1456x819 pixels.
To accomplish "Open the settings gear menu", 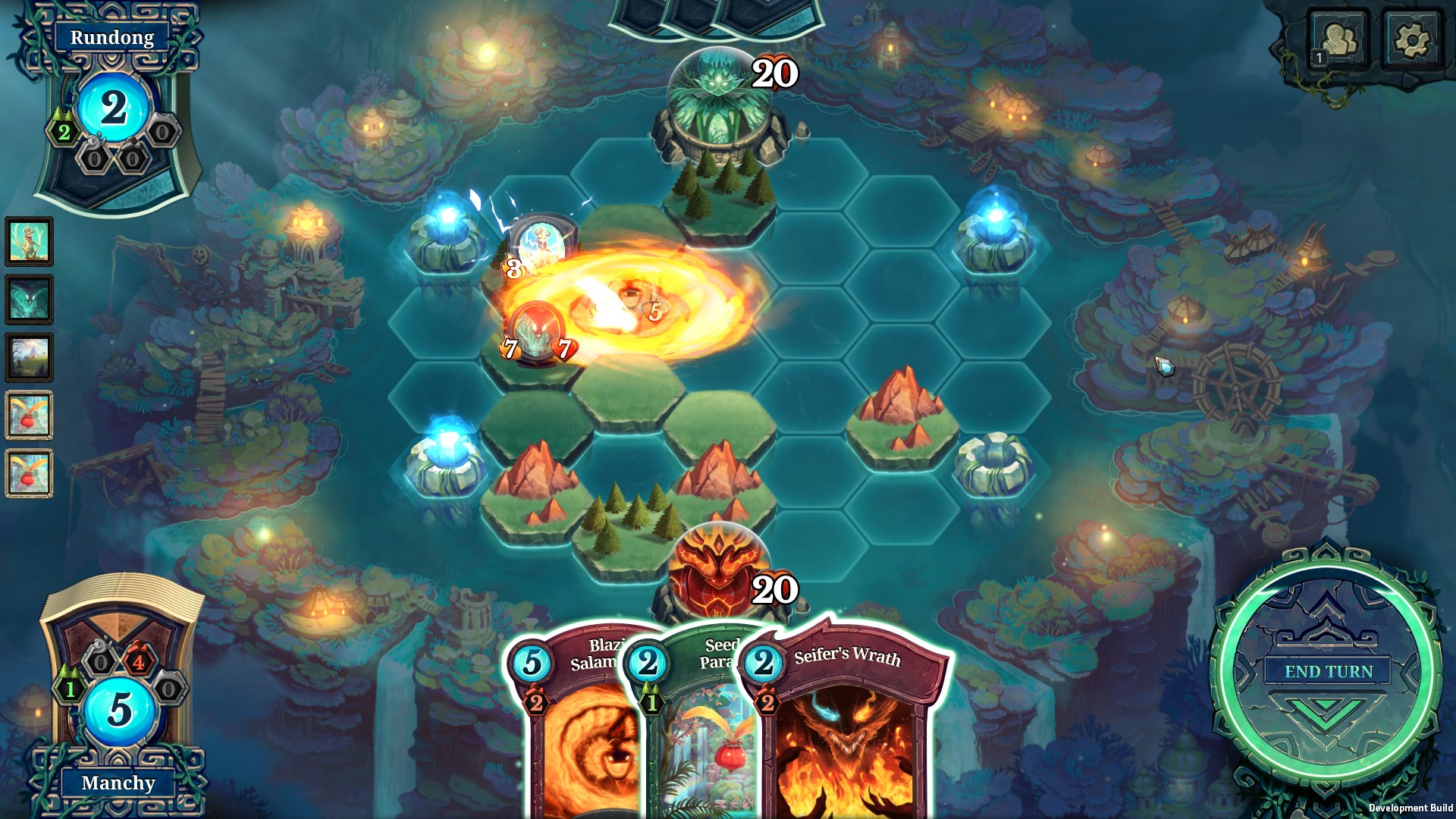I will 1410,40.
